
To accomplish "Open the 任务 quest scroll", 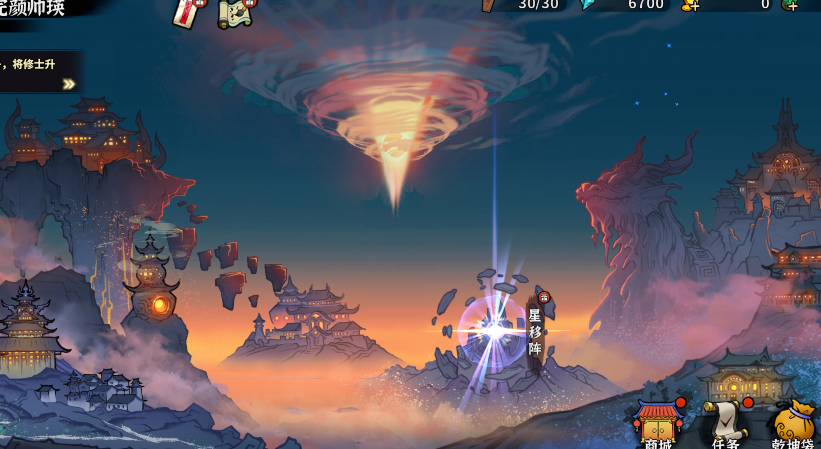I will 726,425.
